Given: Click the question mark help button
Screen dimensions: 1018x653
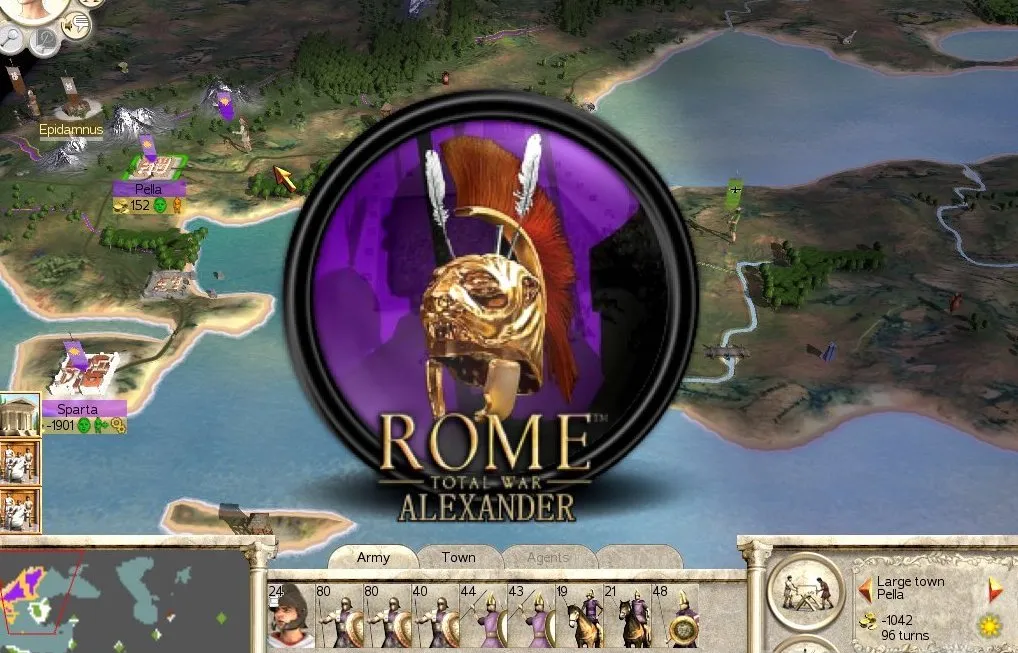Looking at the screenshot, I should point(45,40).
